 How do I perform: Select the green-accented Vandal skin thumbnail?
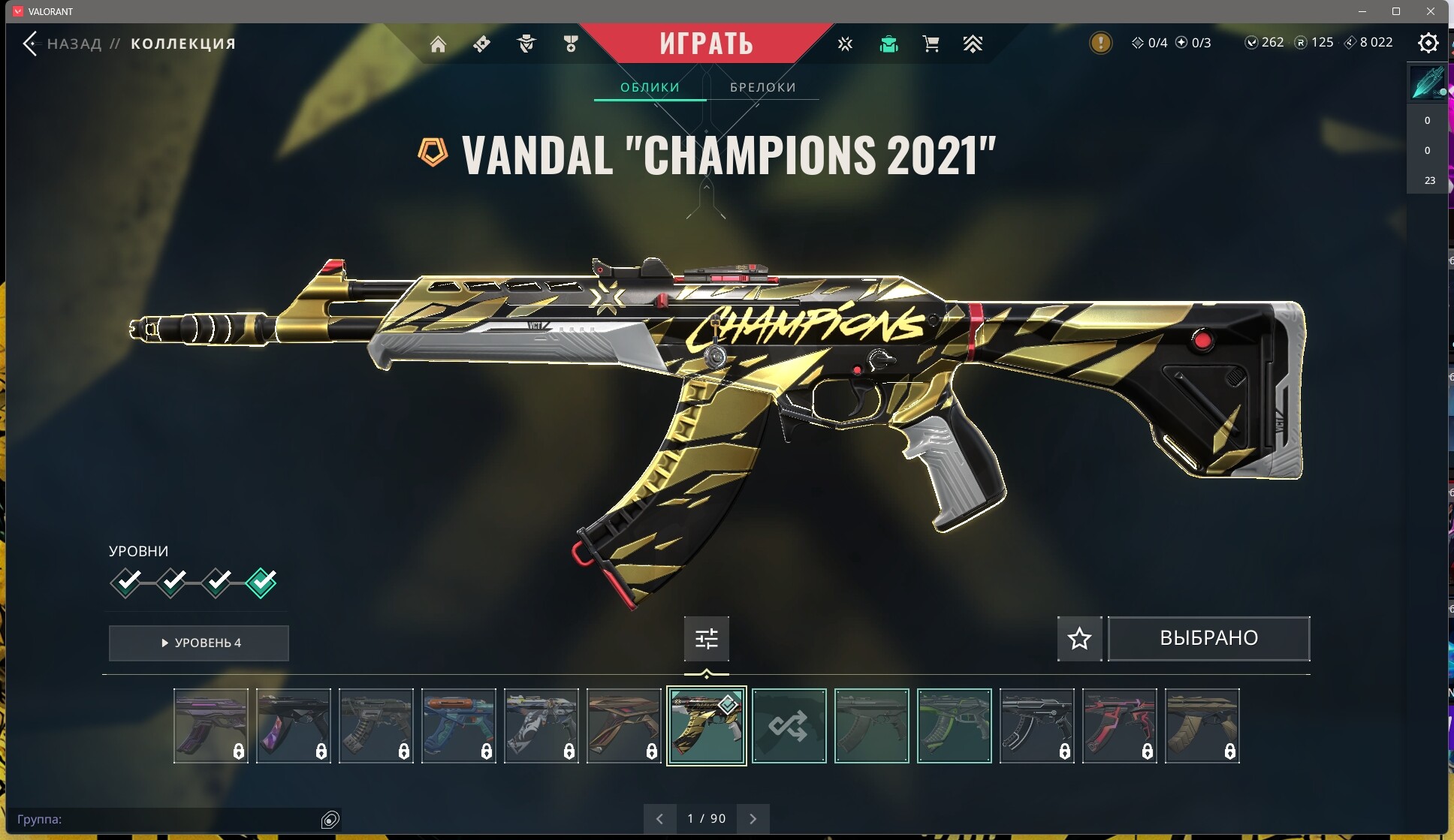tap(954, 726)
